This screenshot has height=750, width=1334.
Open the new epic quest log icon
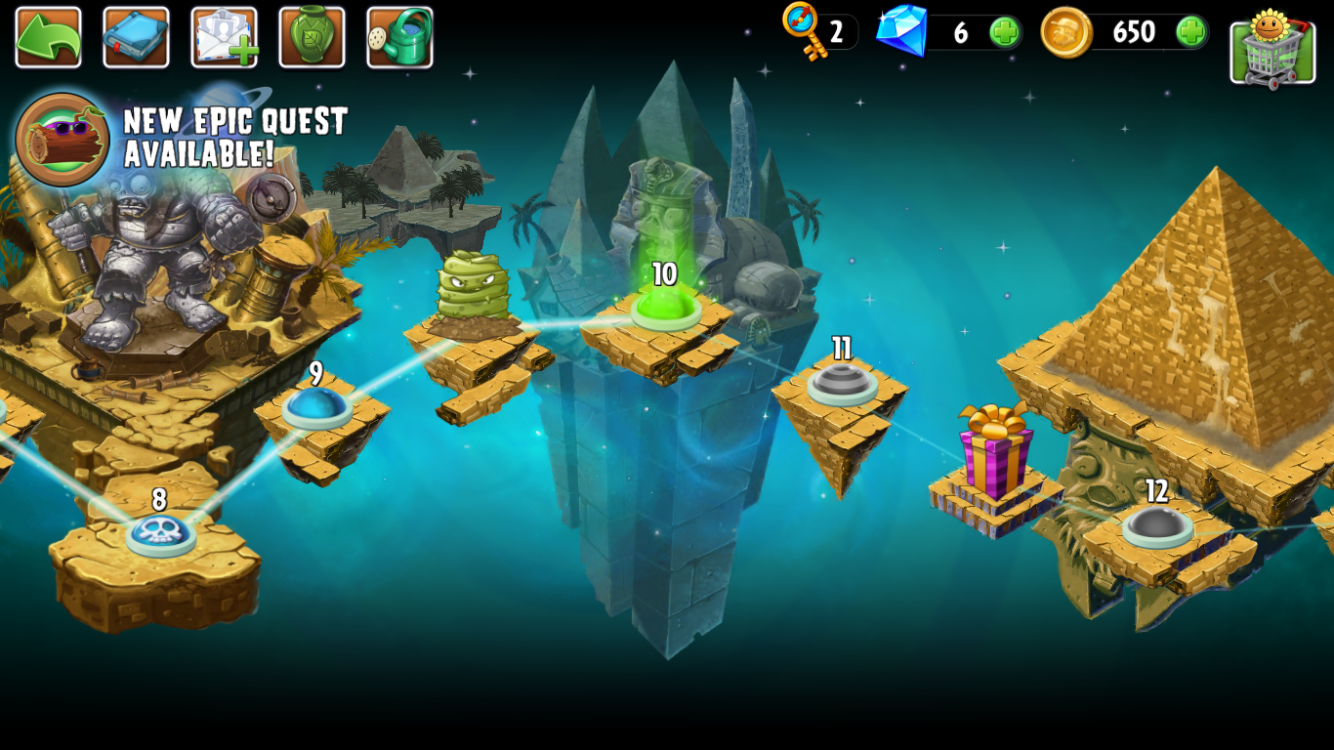[62, 139]
